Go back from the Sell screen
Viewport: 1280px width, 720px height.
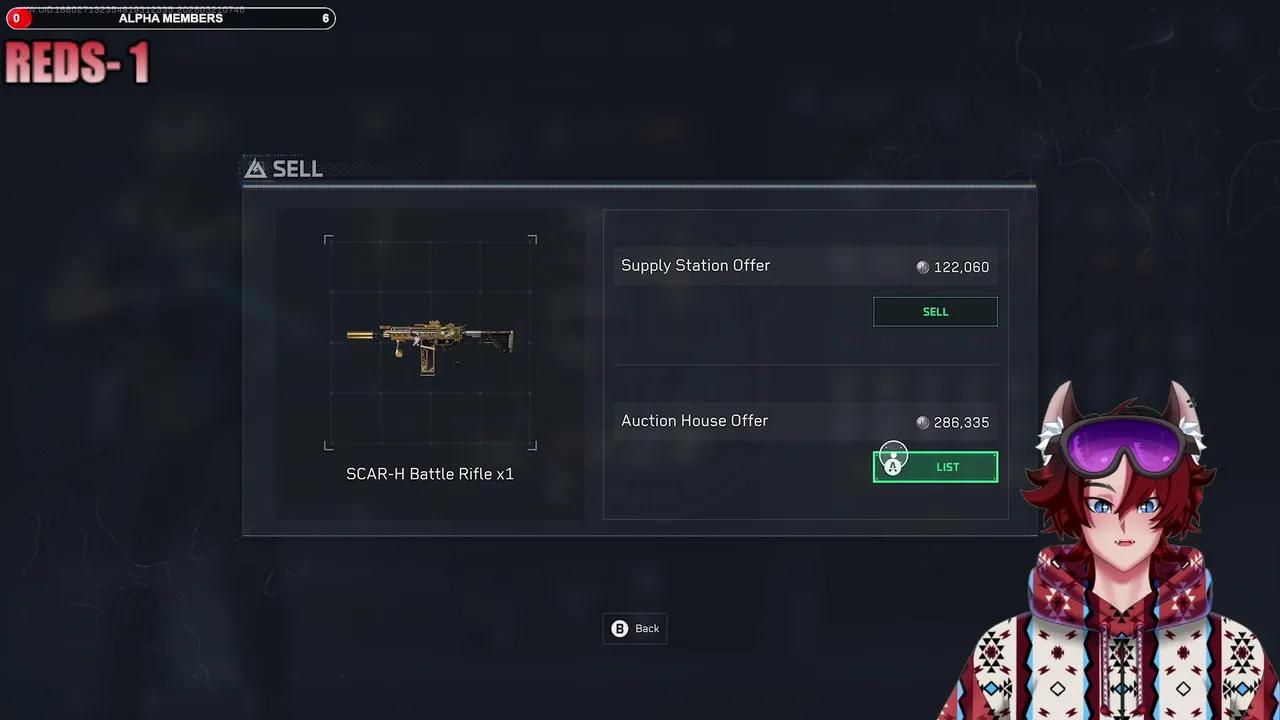(636, 628)
